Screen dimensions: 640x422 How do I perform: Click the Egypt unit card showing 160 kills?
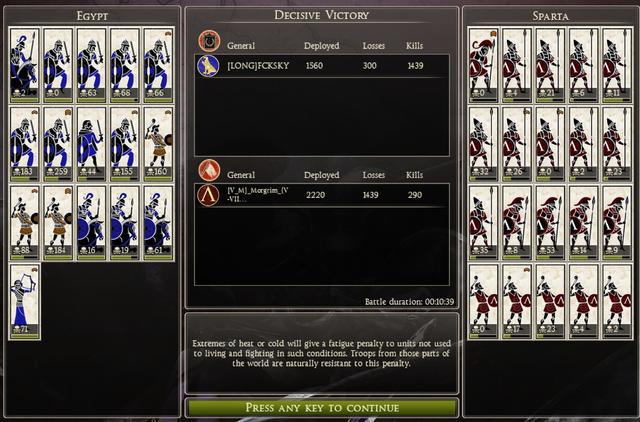158,142
